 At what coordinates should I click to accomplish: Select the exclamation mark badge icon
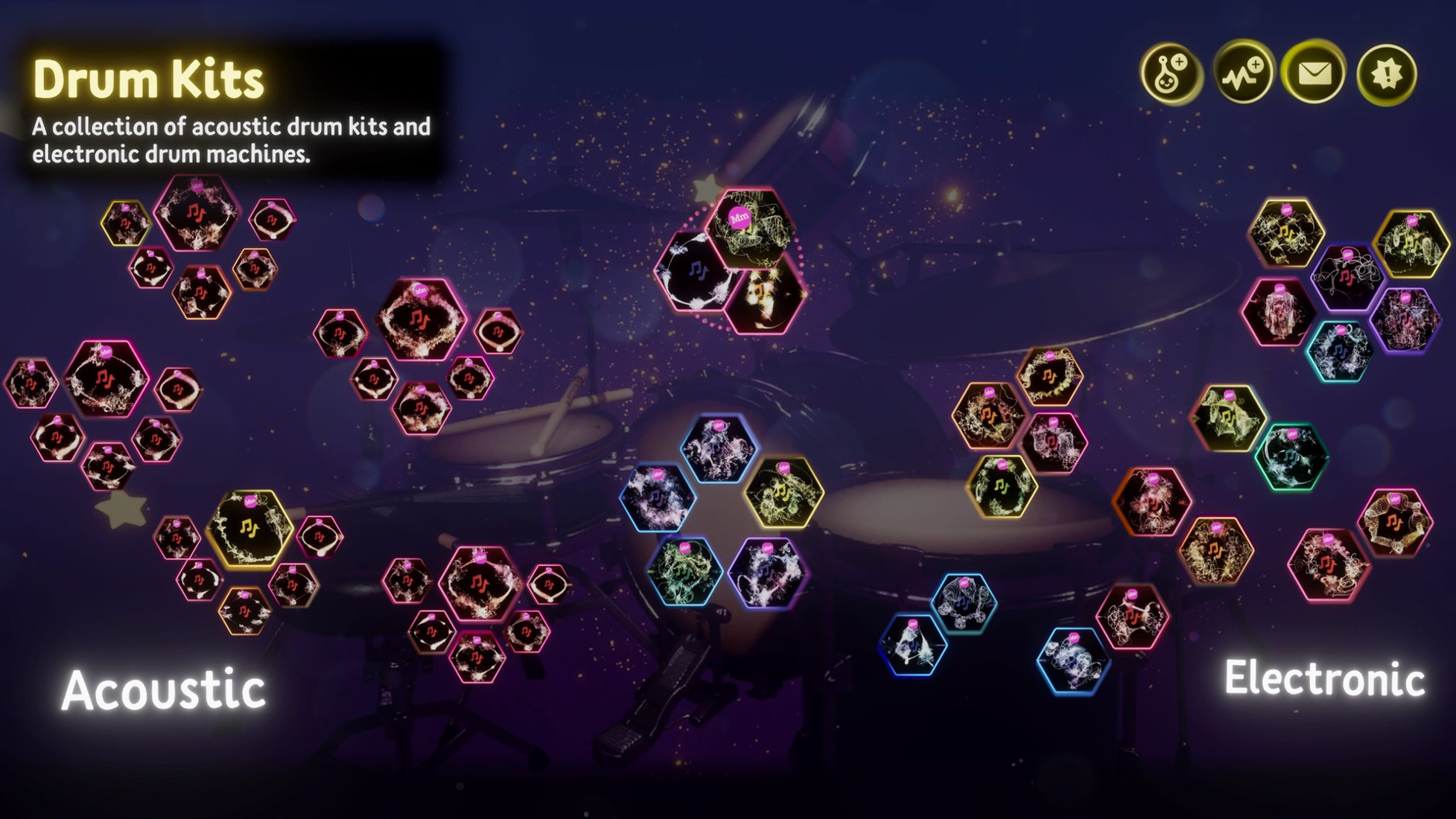tap(1386, 74)
